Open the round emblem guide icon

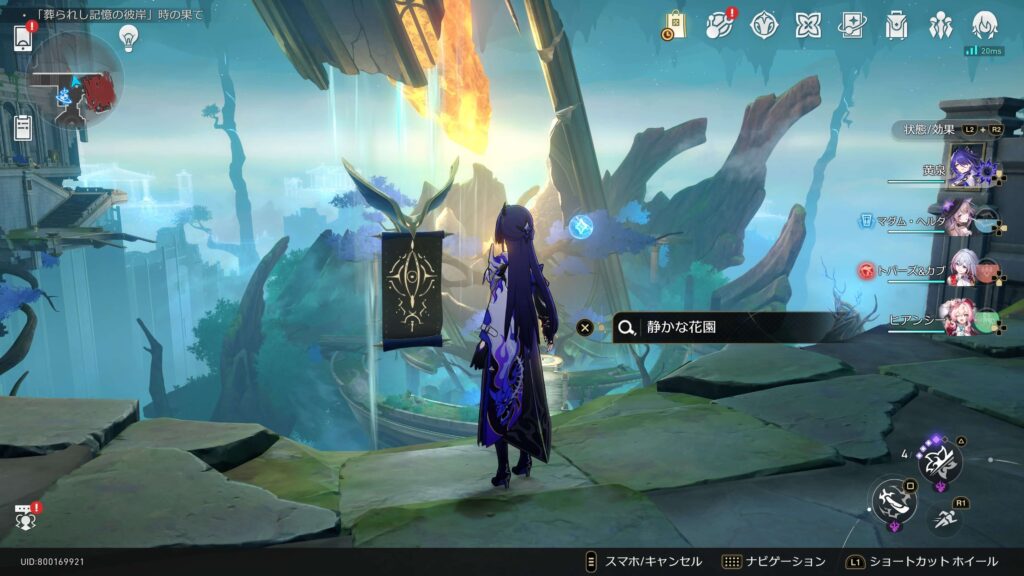click(764, 25)
